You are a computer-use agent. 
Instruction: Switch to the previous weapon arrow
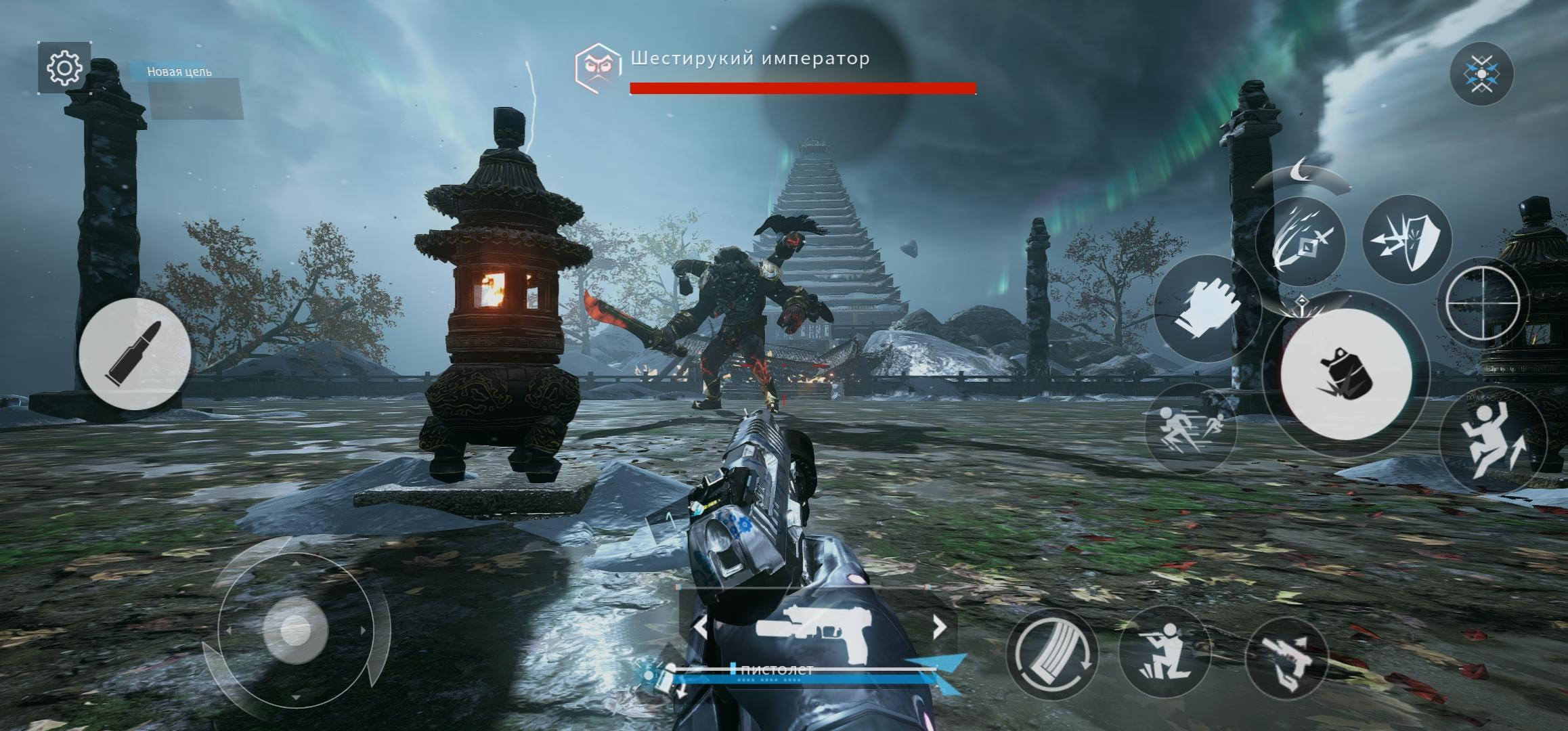[x=701, y=627]
